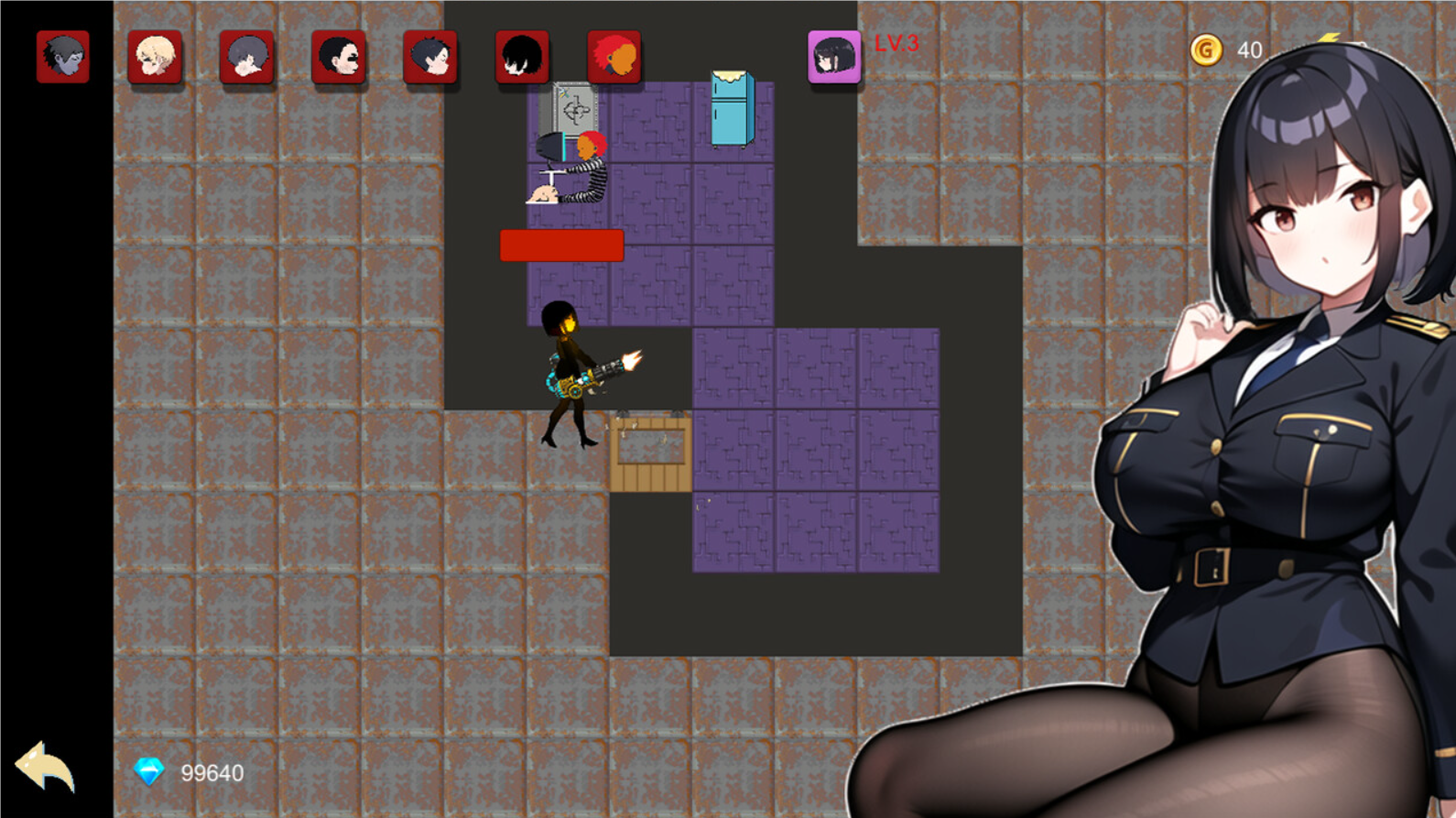Click the red health bar above enemies
The width and height of the screenshot is (1456, 818).
(x=561, y=245)
